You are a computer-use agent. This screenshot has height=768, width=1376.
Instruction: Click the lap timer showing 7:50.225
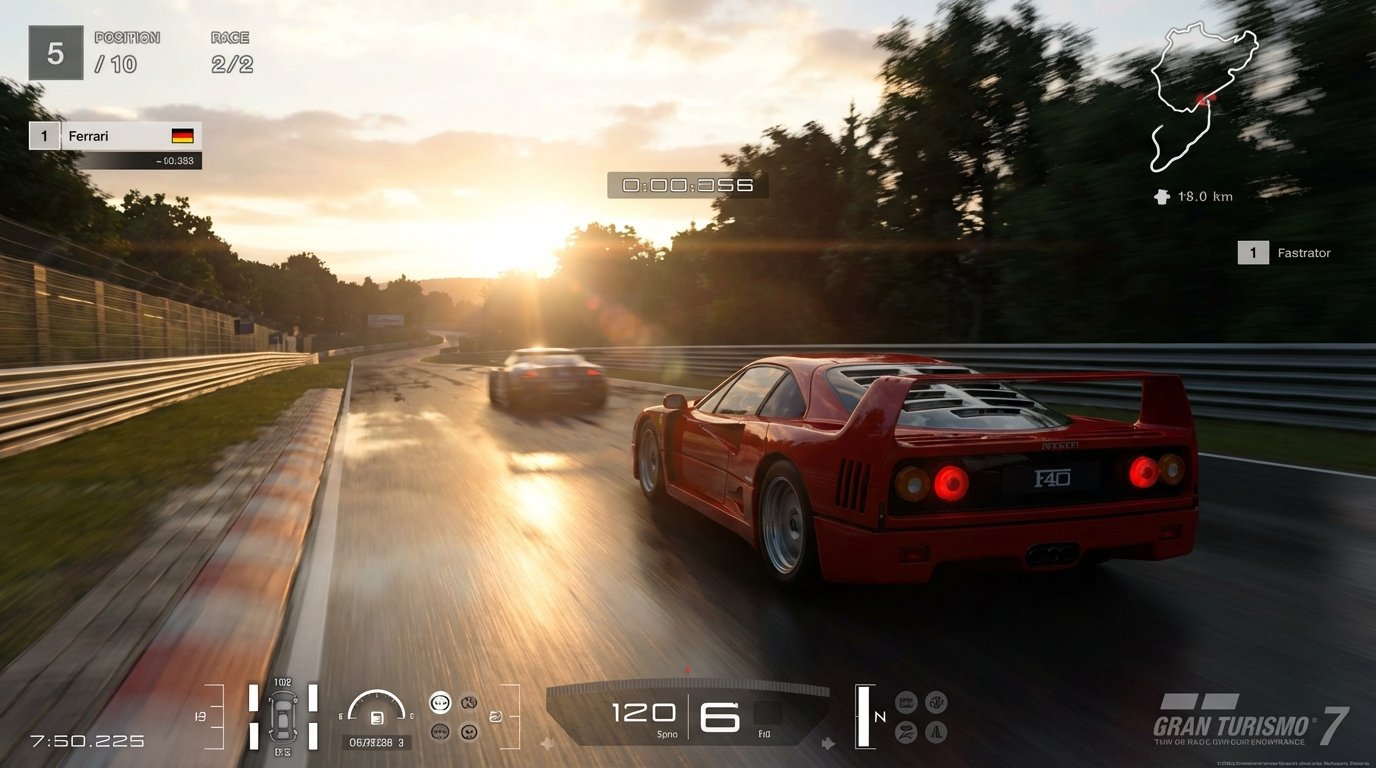(85, 741)
